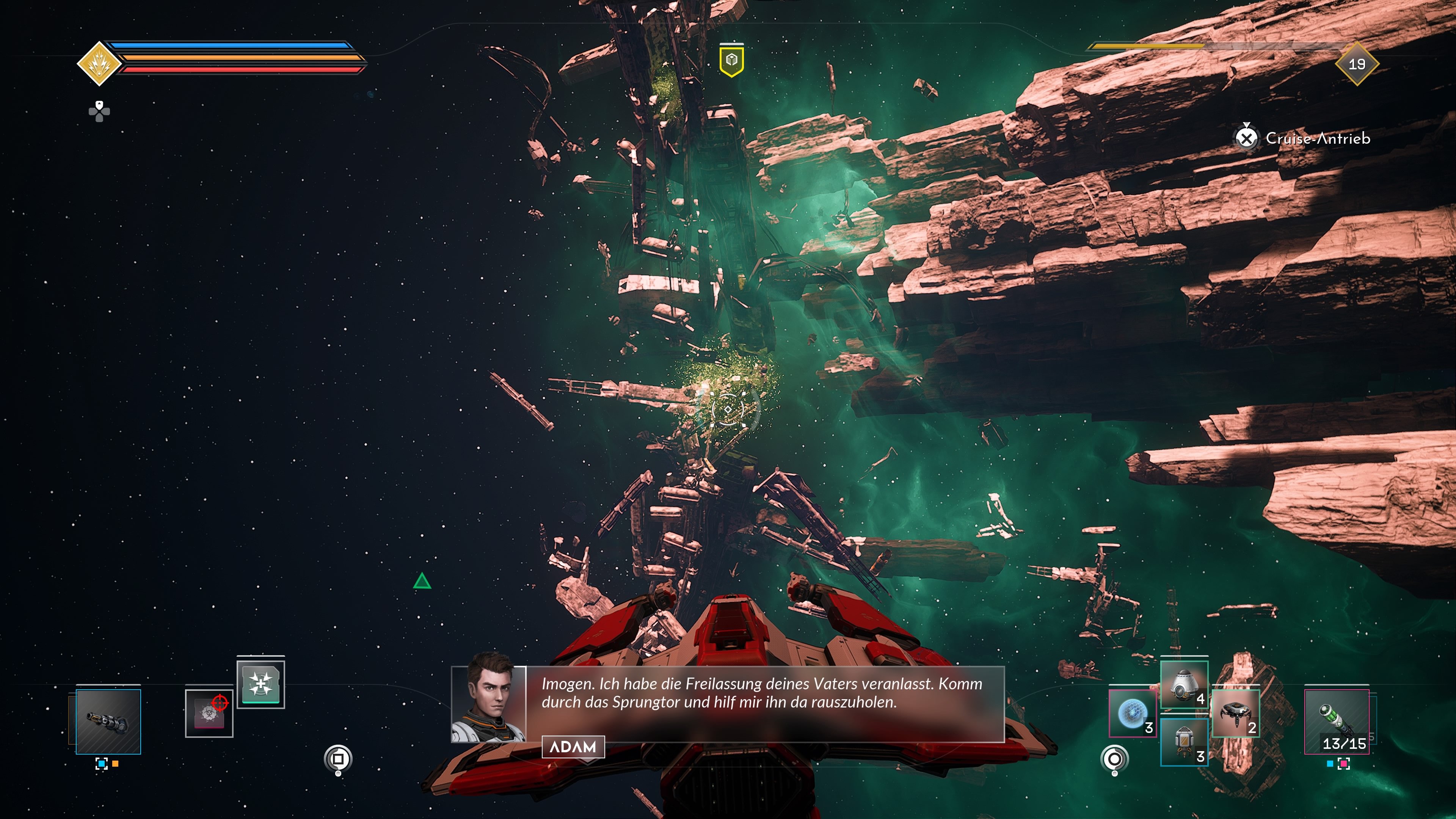This screenshot has width=1456, height=819.
Task: Select the autocannon weapon icon
Action: click(x=108, y=721)
